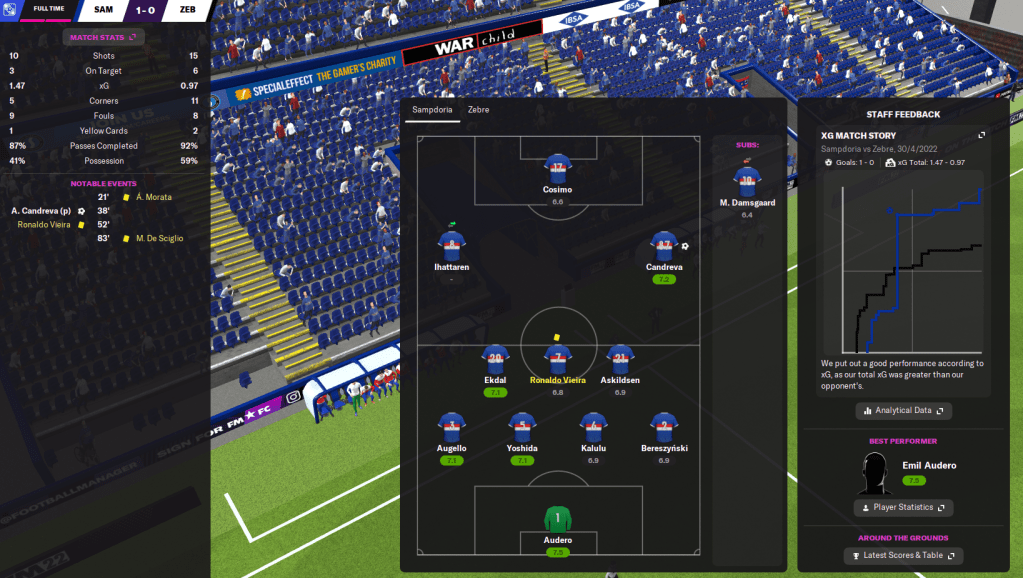Image resolution: width=1023 pixels, height=578 pixels.
Task: Select Ihattaren on the formation
Action: (x=452, y=247)
